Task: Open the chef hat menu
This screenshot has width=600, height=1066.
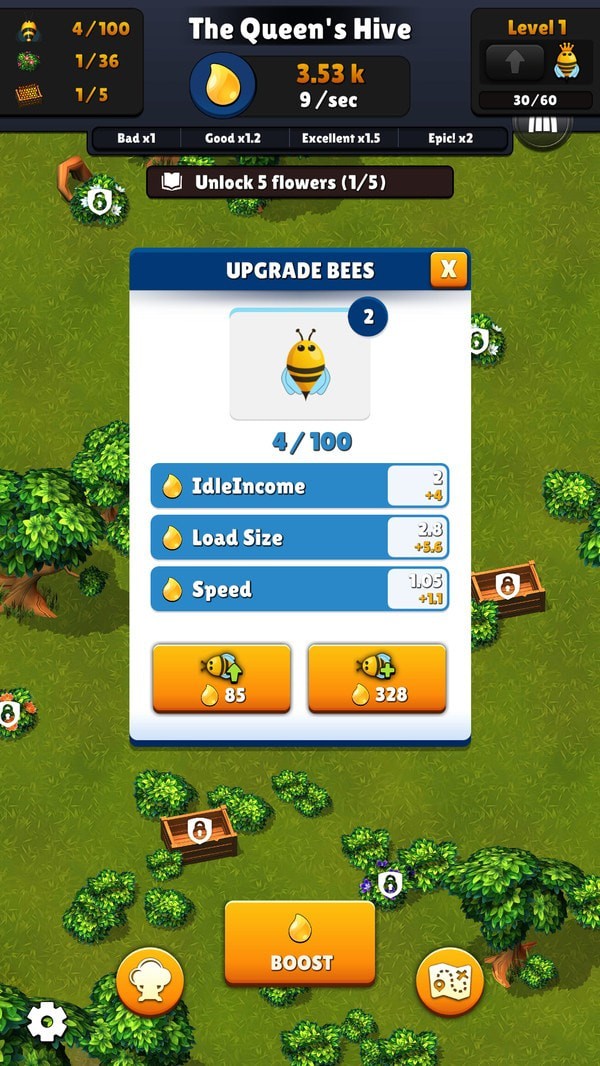Action: coord(150,982)
